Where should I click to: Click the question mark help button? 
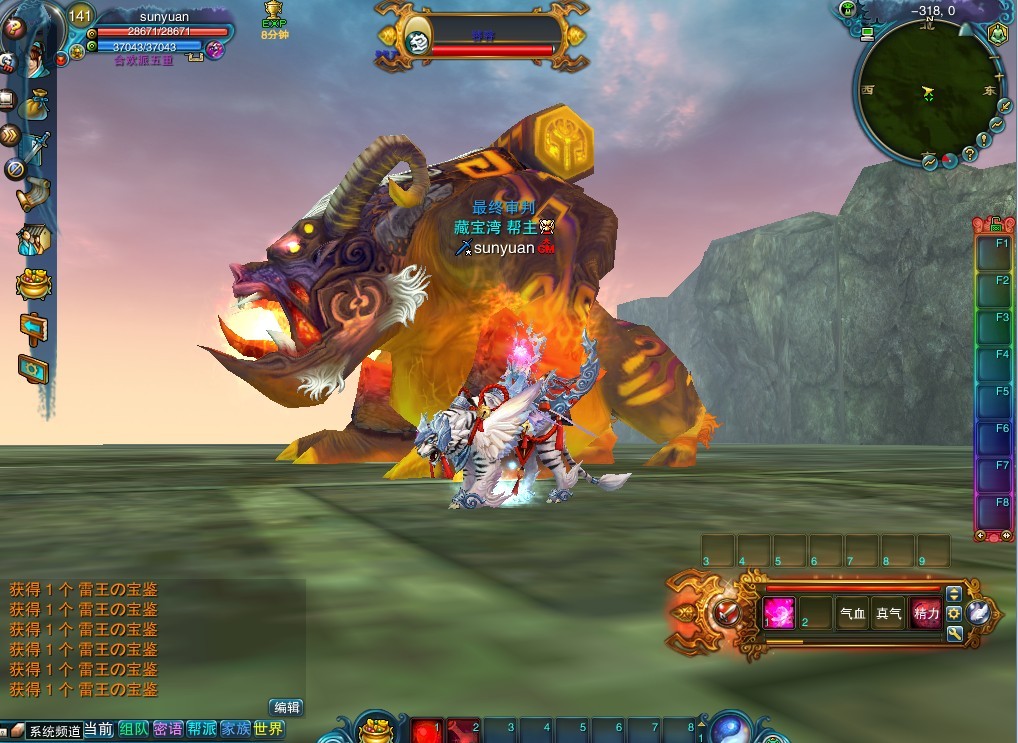(14, 28)
